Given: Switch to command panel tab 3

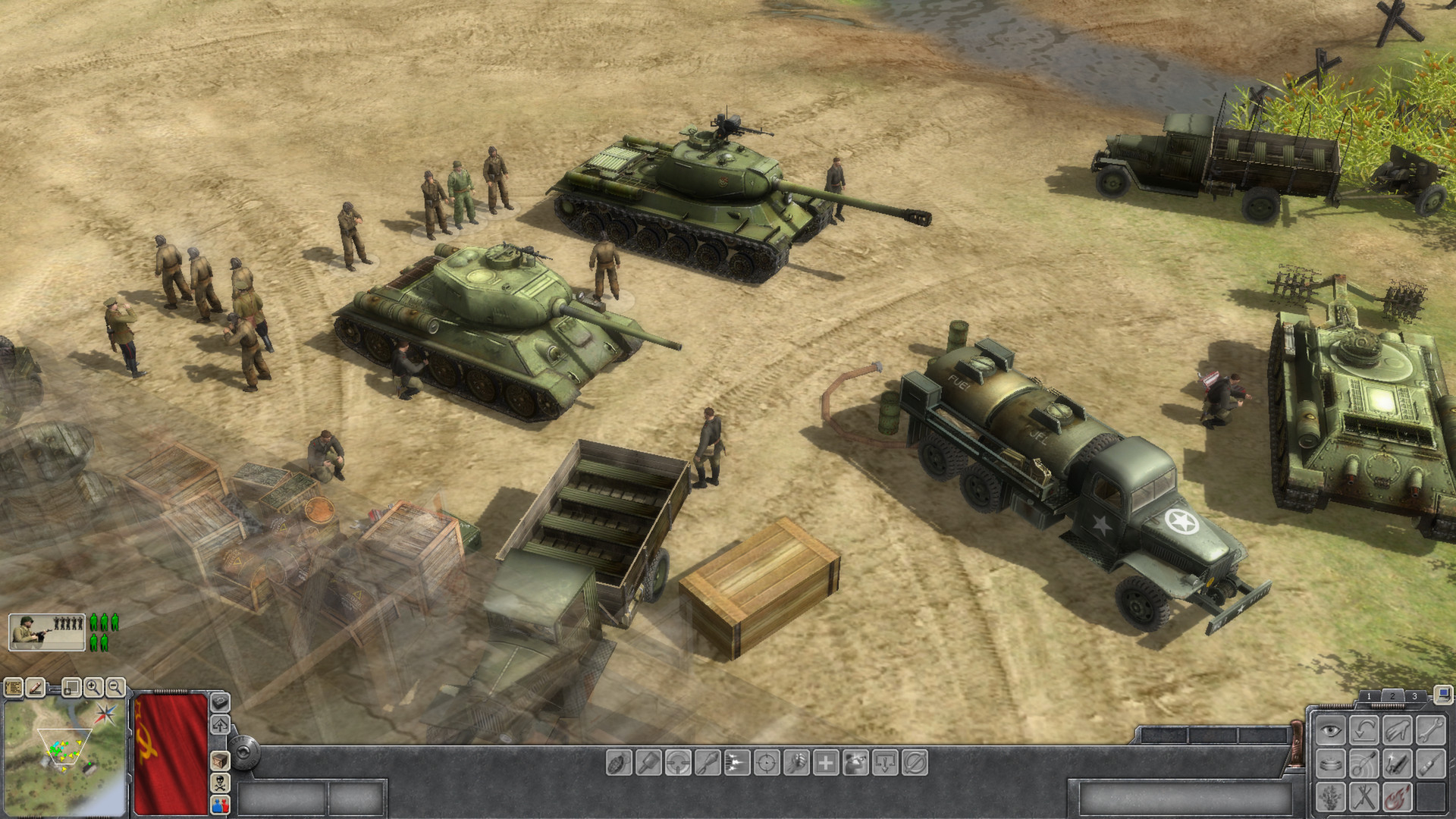Looking at the screenshot, I should pyautogui.click(x=1414, y=696).
